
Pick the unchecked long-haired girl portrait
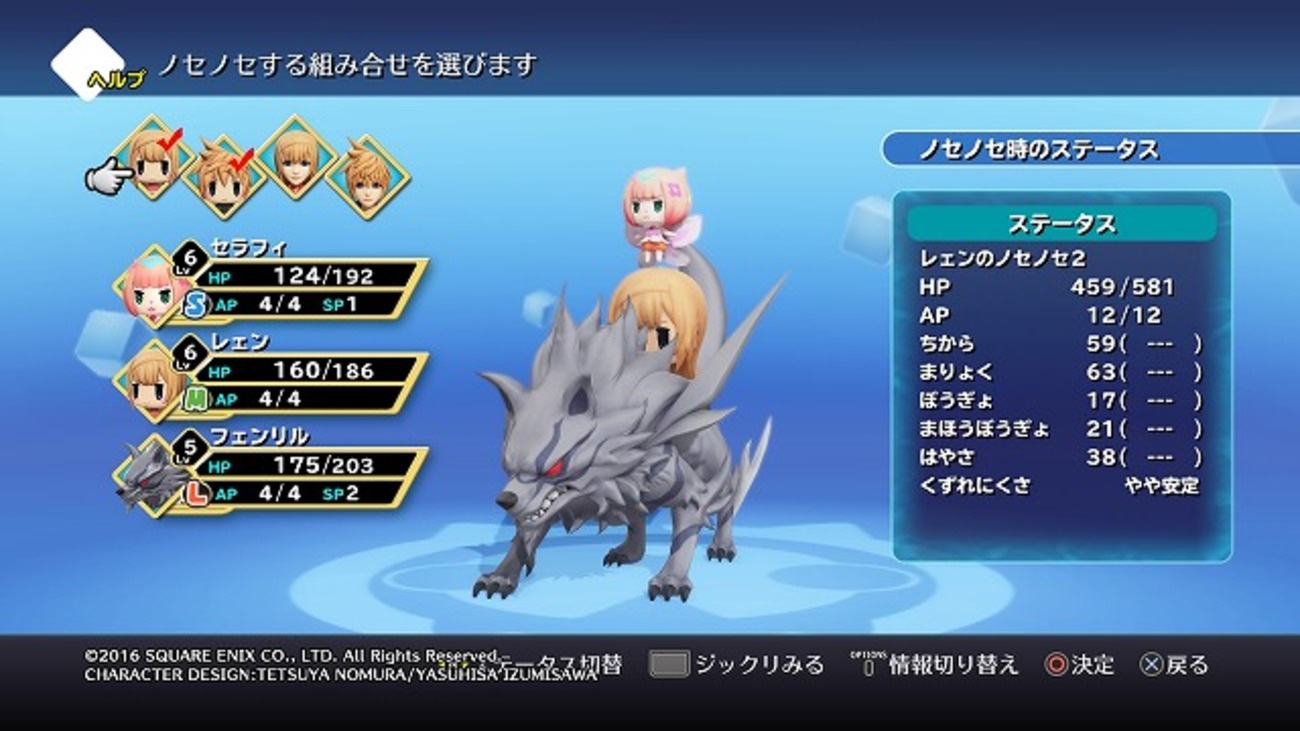point(297,158)
